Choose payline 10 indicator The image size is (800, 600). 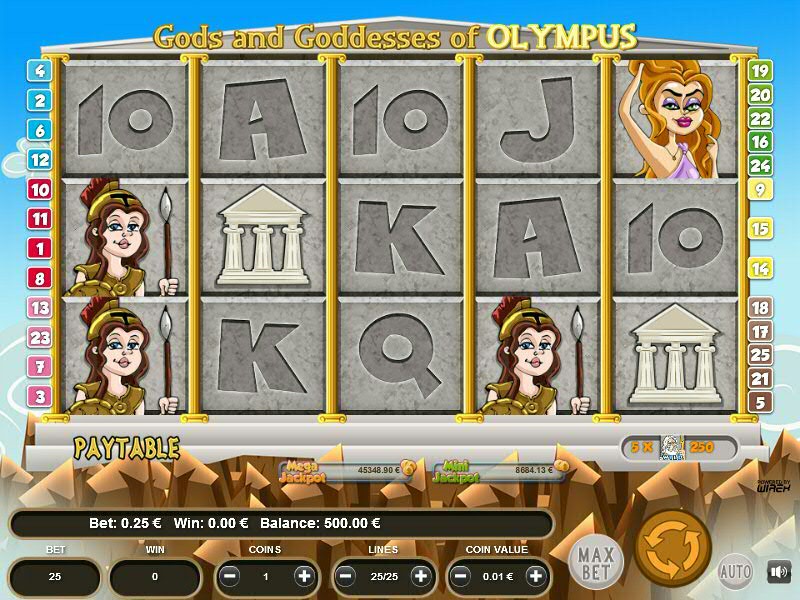tap(40, 189)
